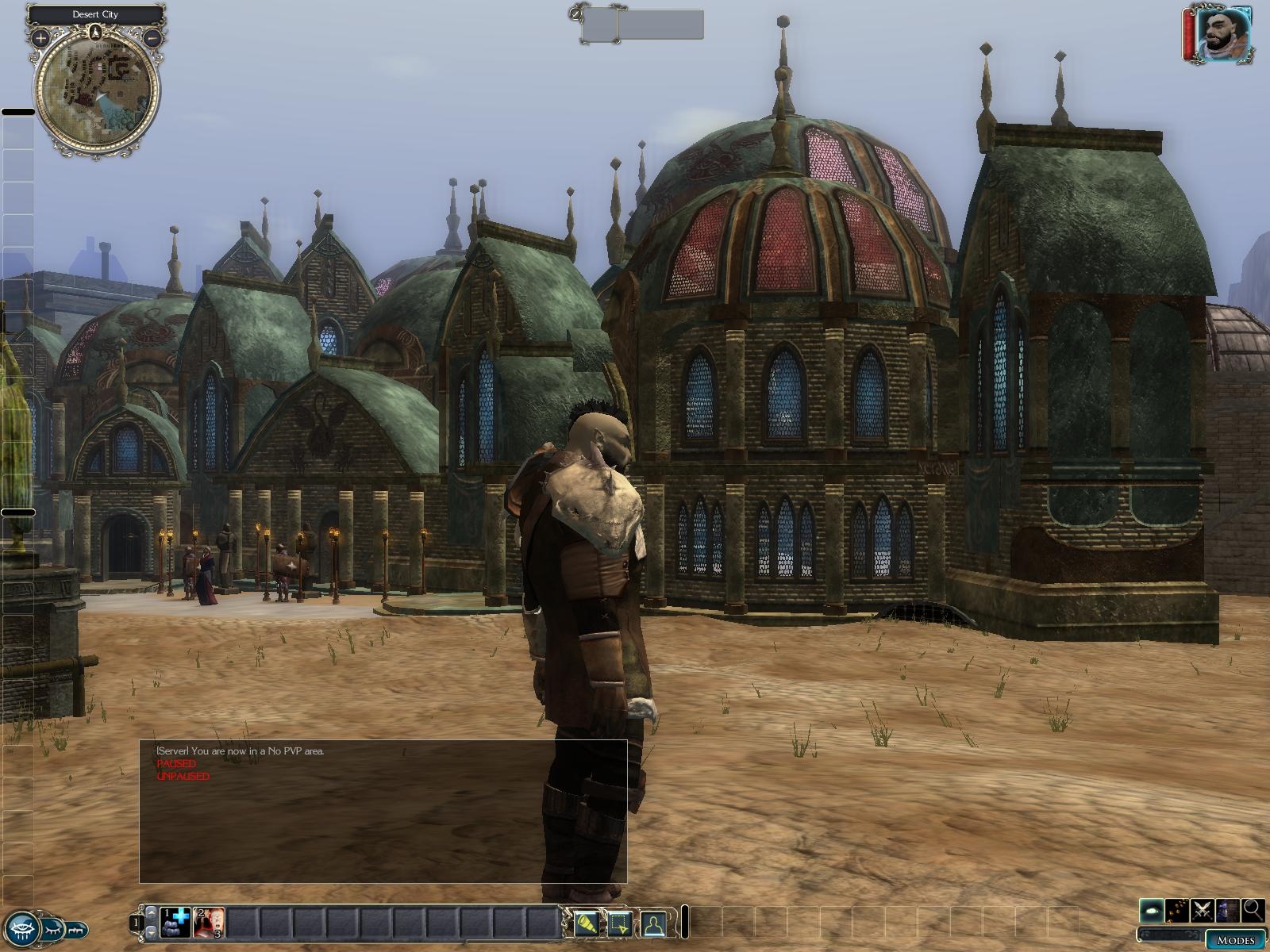Toggle the minimap north-lock arrow button

[95, 33]
